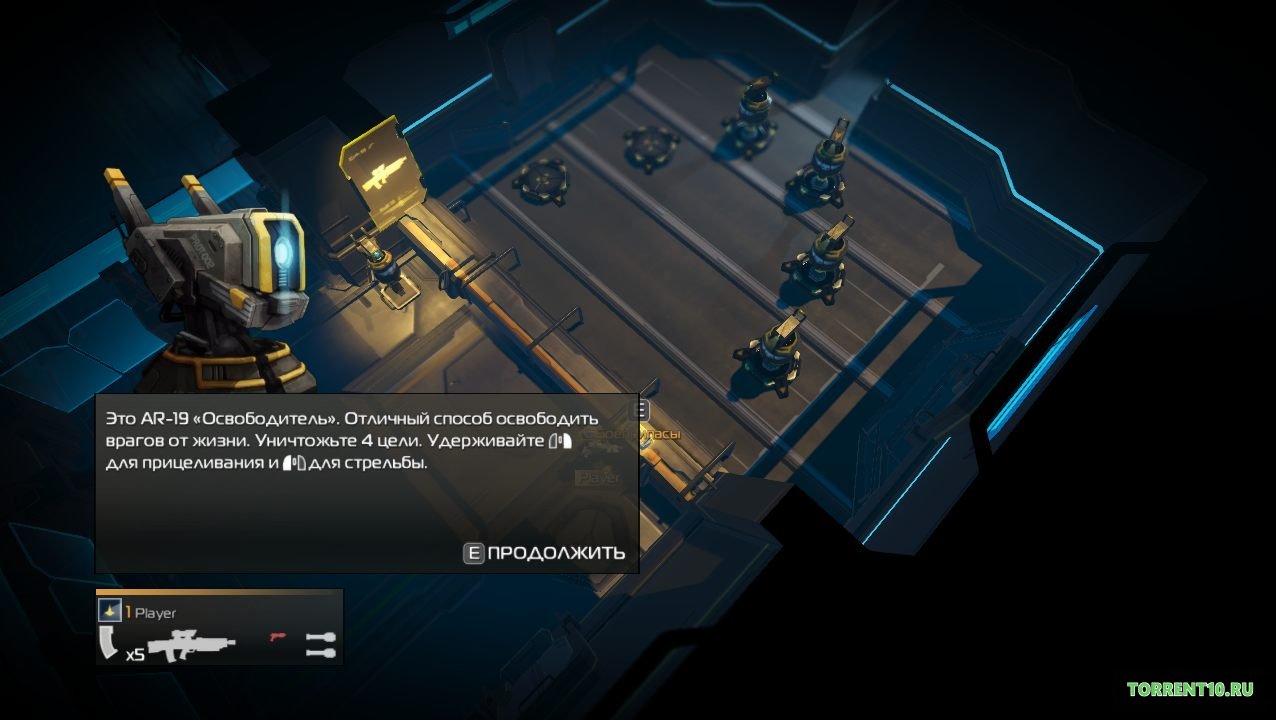Continue the tutorial dialogue via ПРОДОЛЖИТЬ
This screenshot has width=1276, height=720.
[x=545, y=553]
